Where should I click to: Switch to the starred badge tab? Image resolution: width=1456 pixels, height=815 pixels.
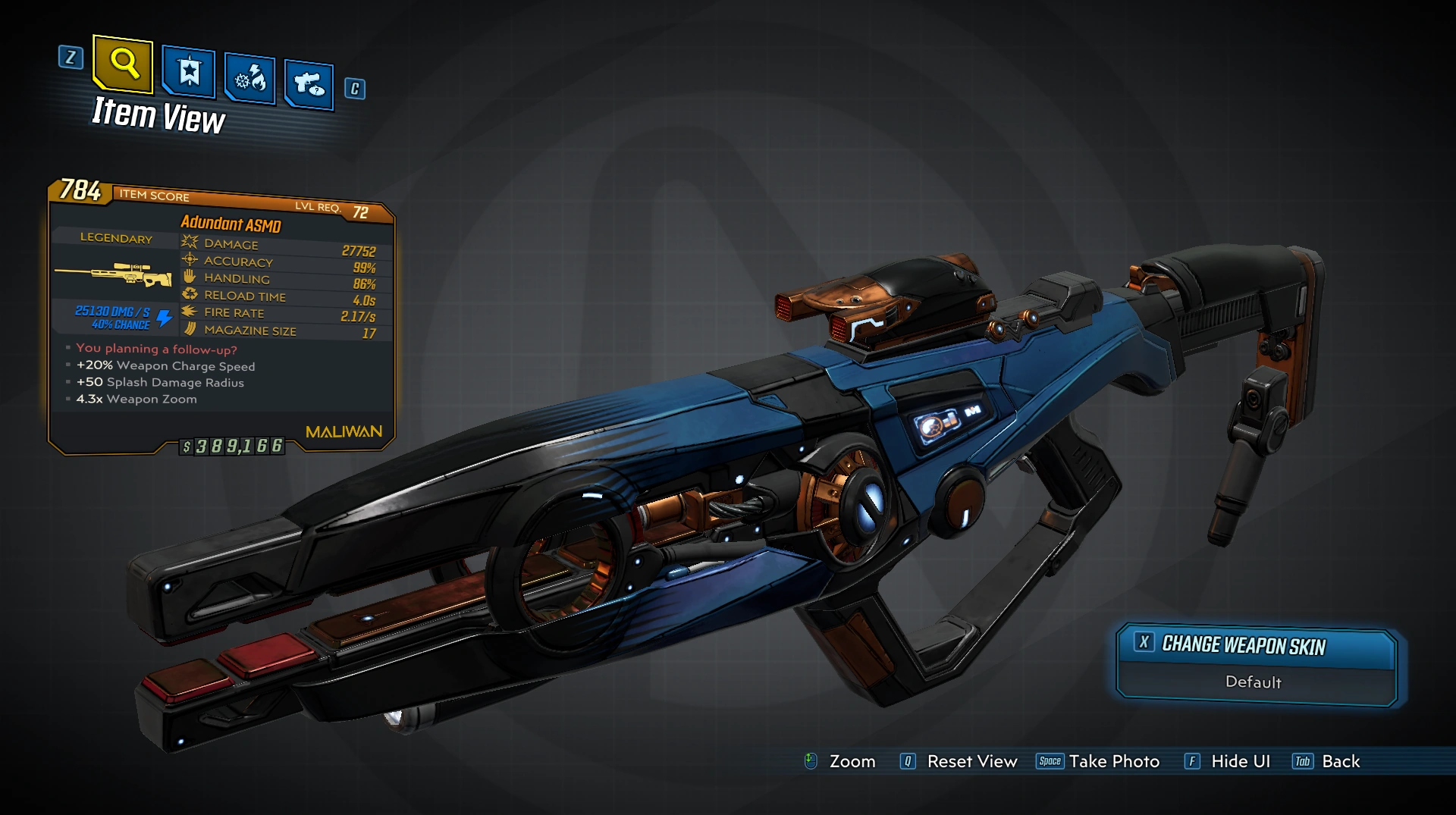[188, 73]
